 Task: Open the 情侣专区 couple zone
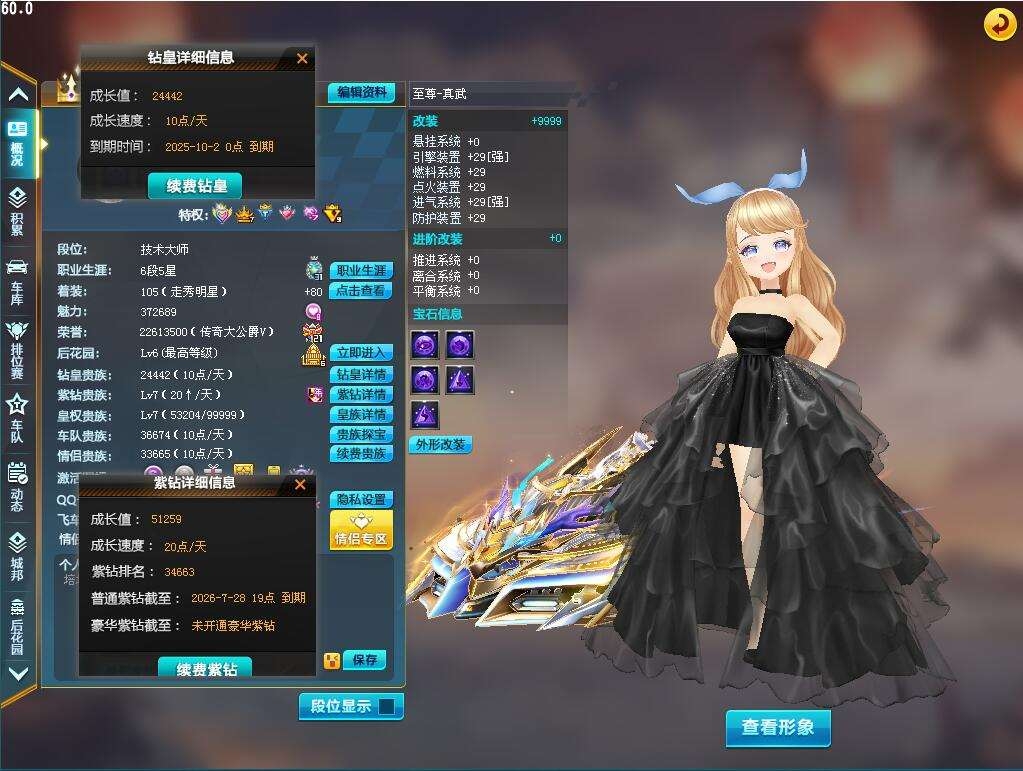360,531
